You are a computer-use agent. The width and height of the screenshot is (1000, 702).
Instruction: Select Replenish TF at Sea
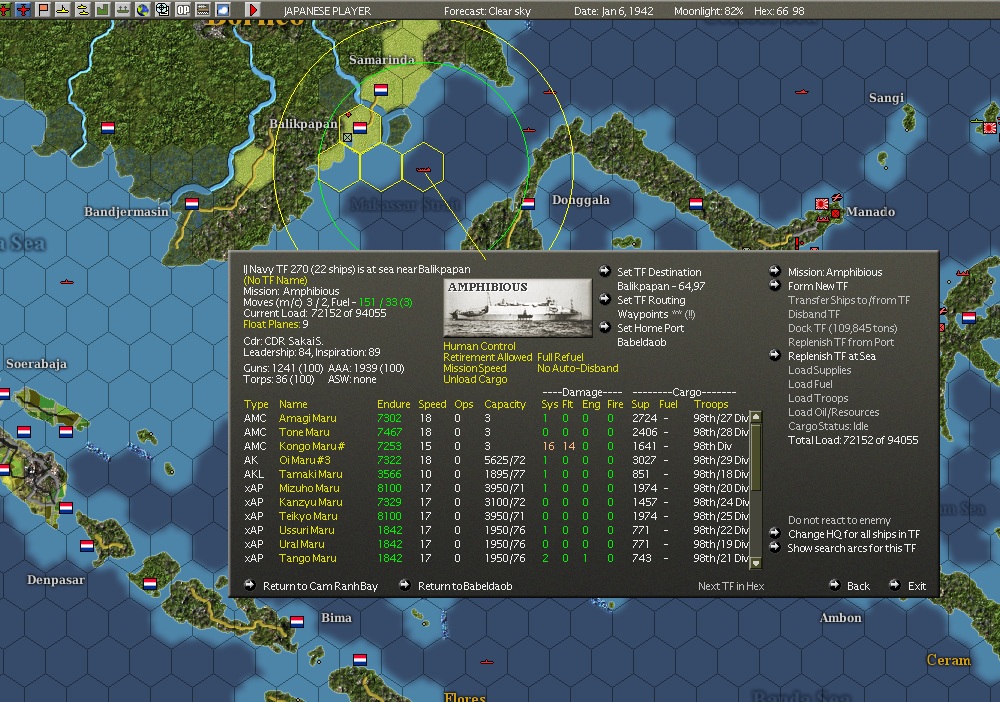click(831, 356)
